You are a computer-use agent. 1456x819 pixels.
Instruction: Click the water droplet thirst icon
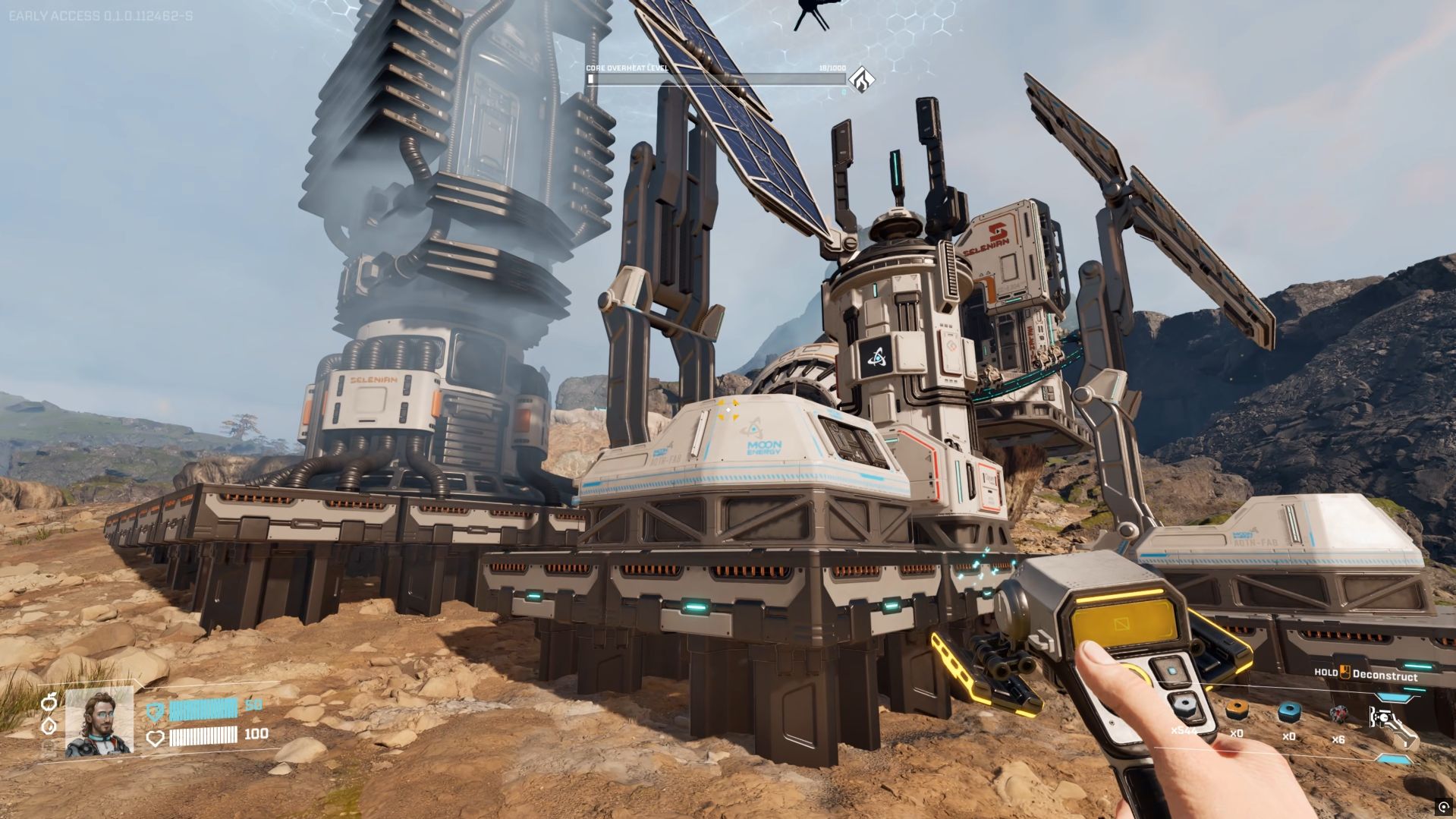[x=49, y=725]
